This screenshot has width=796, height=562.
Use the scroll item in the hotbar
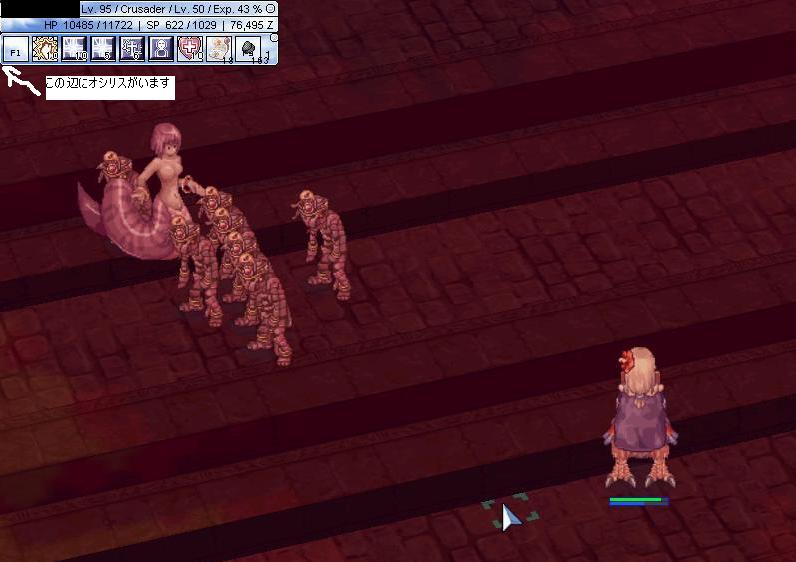click(219, 48)
